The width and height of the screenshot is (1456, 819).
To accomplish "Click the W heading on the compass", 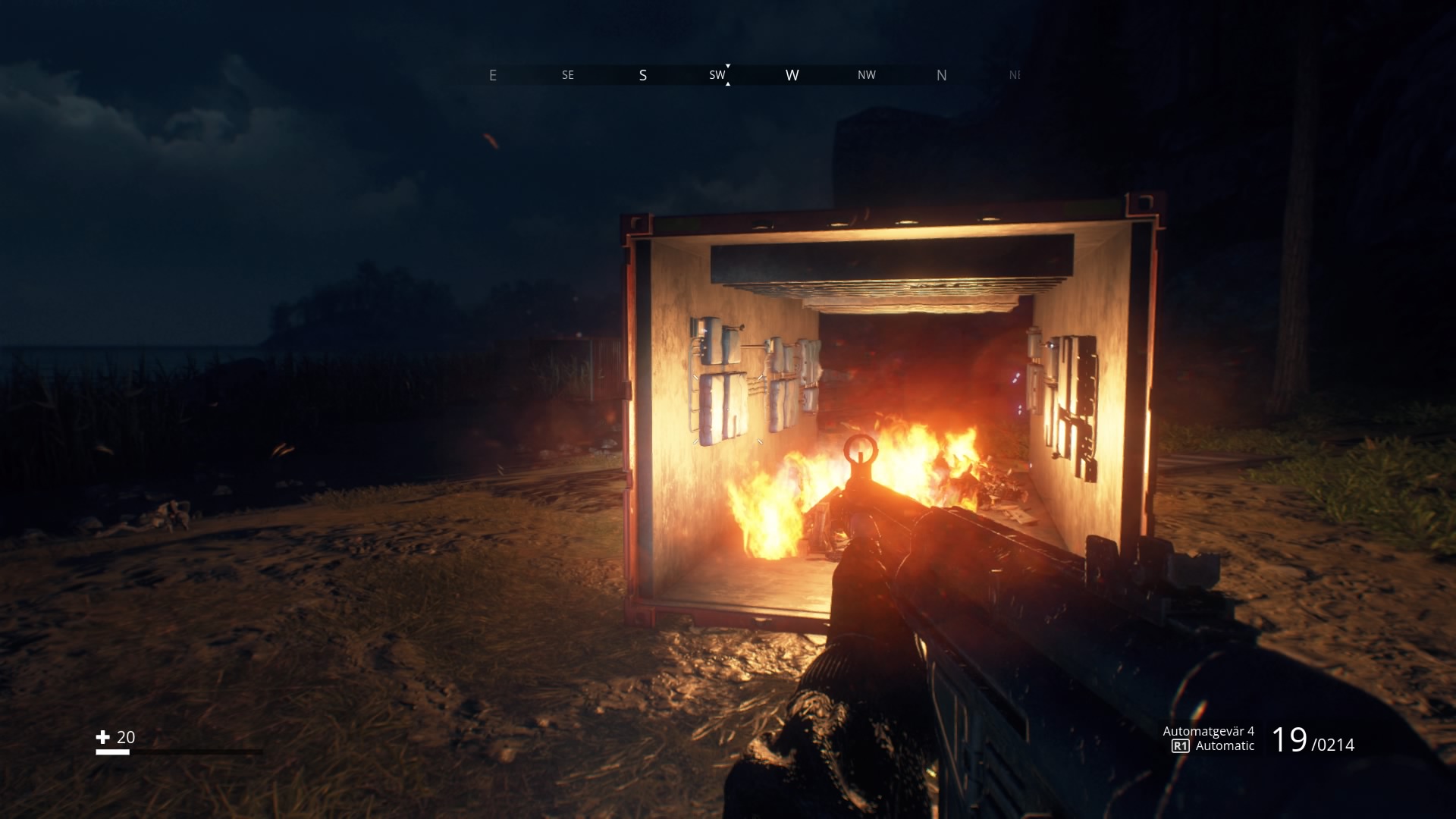I will click(x=792, y=75).
